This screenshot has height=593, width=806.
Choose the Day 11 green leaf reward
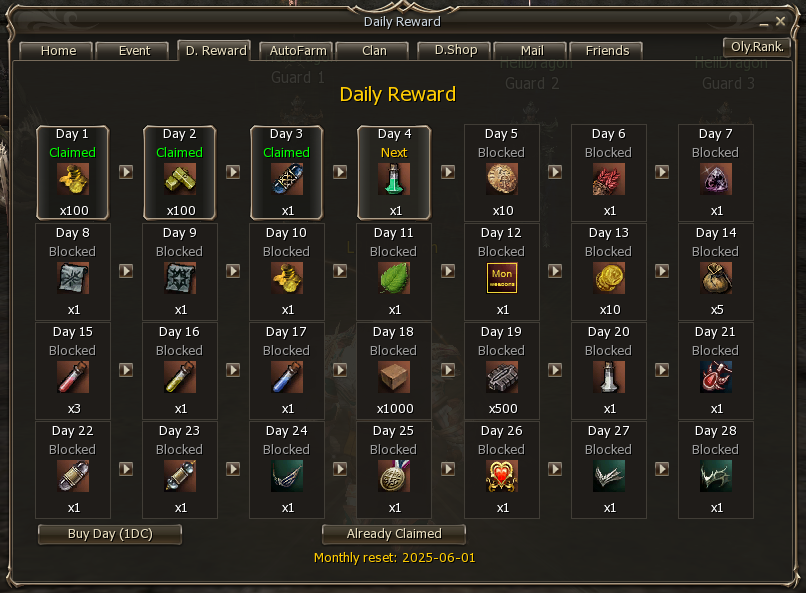pos(394,278)
